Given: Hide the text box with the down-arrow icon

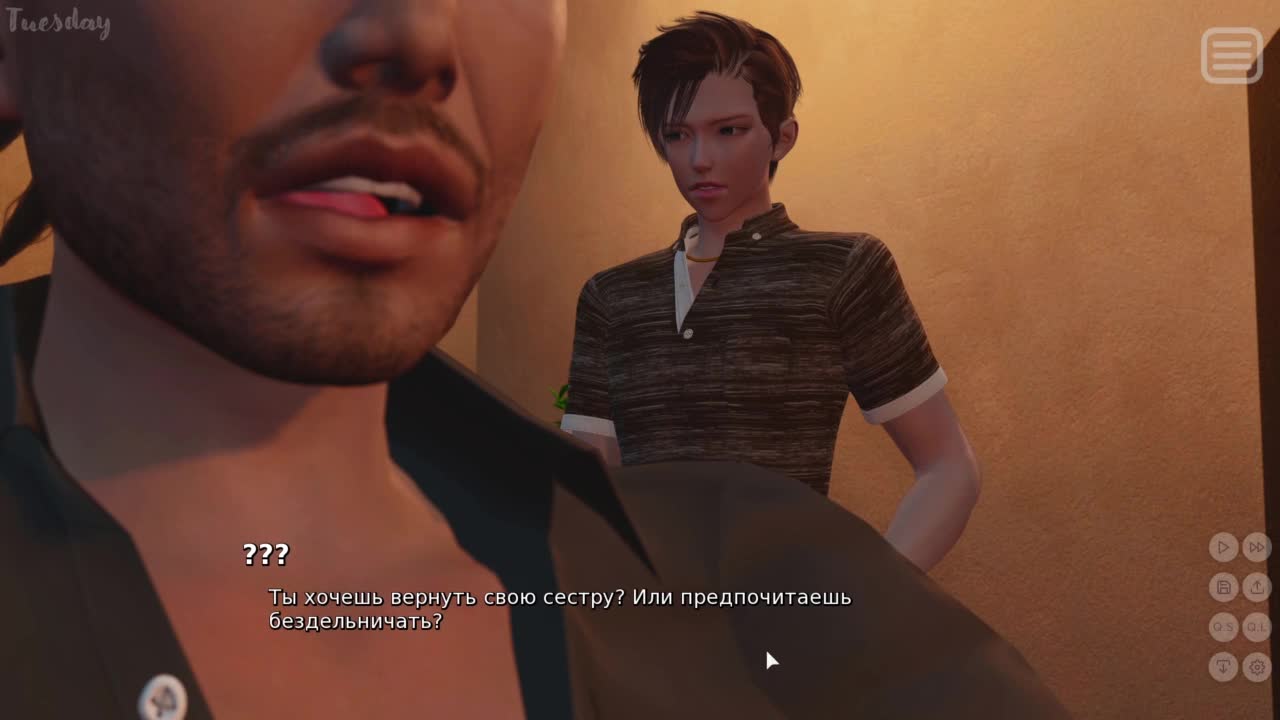Looking at the screenshot, I should [1223, 666].
